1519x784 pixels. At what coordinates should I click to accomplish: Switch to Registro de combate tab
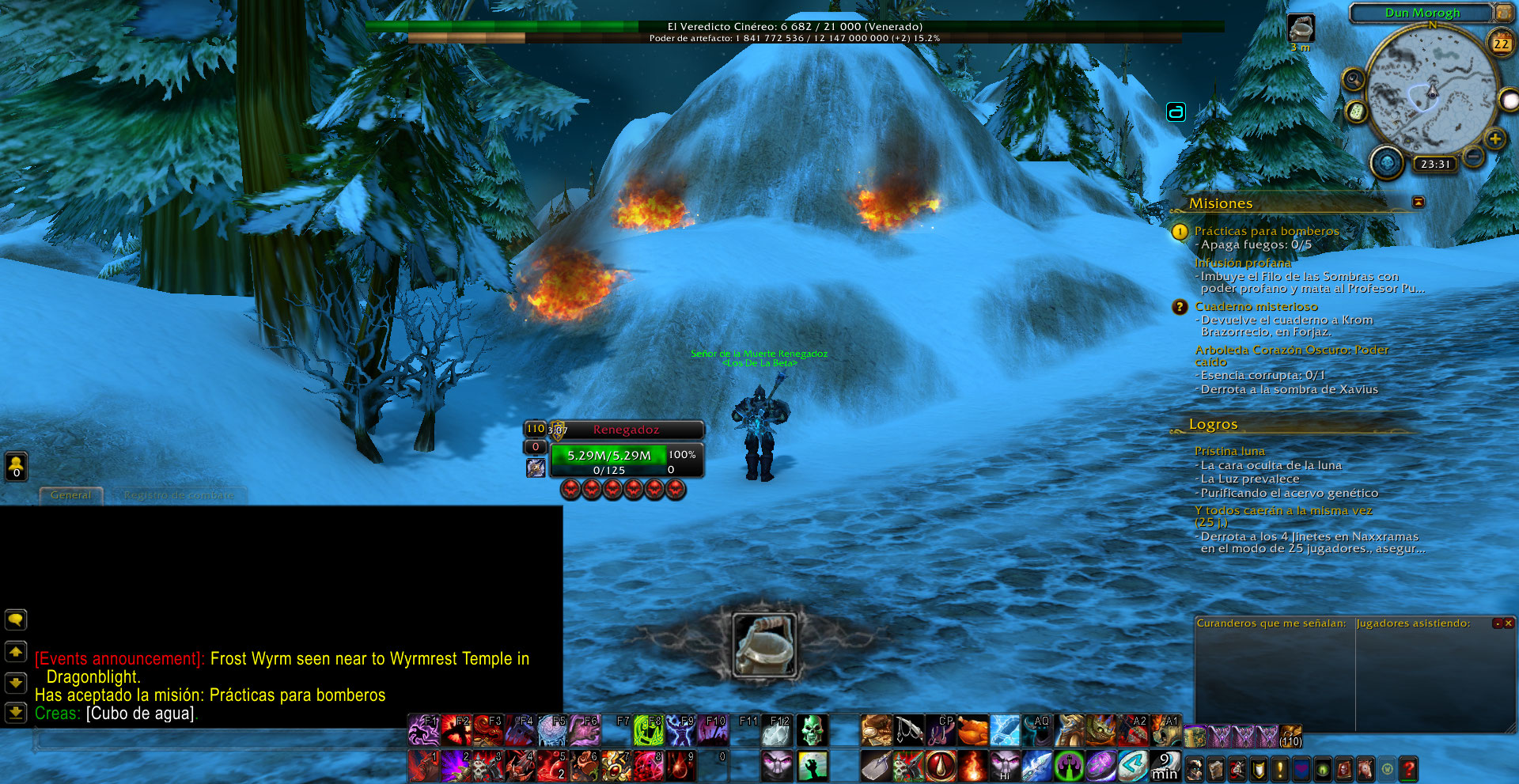tap(179, 495)
